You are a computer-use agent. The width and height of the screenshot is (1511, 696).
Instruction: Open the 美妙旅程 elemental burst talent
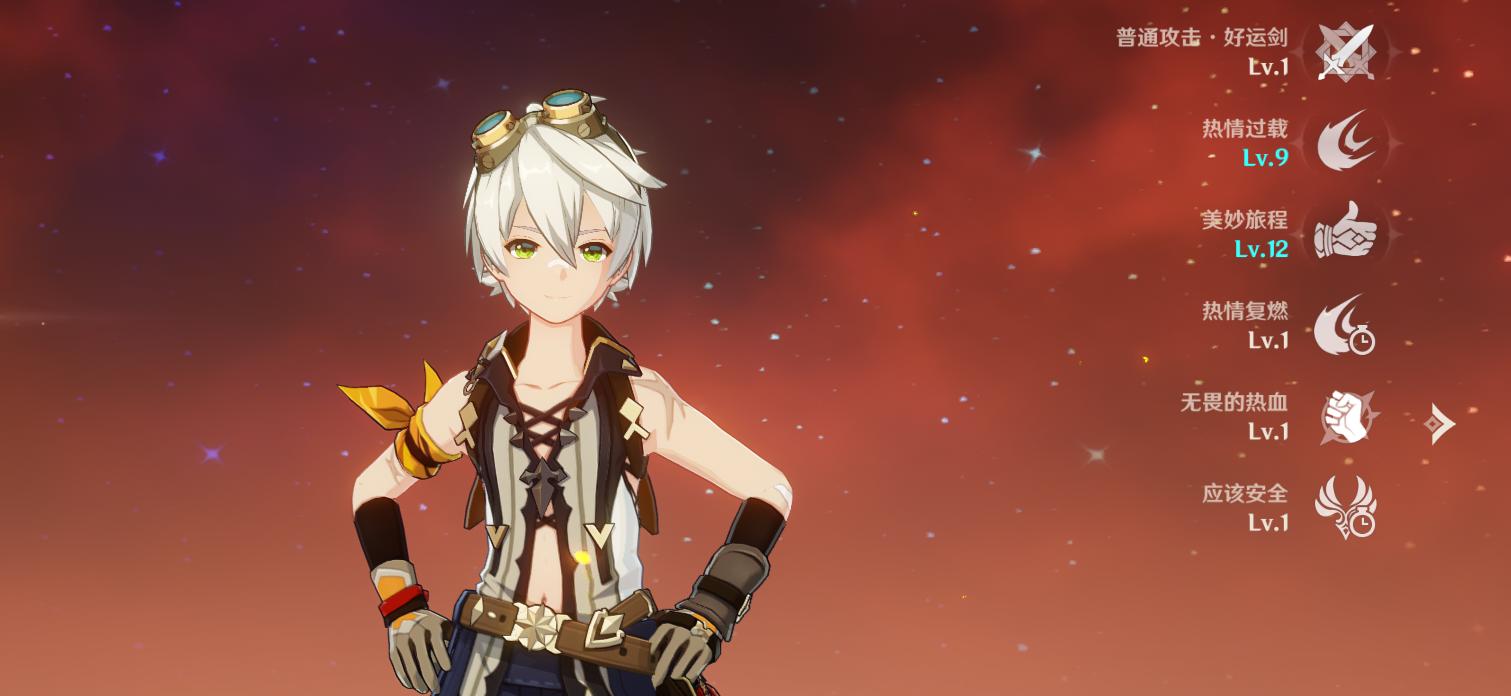tap(1345, 234)
